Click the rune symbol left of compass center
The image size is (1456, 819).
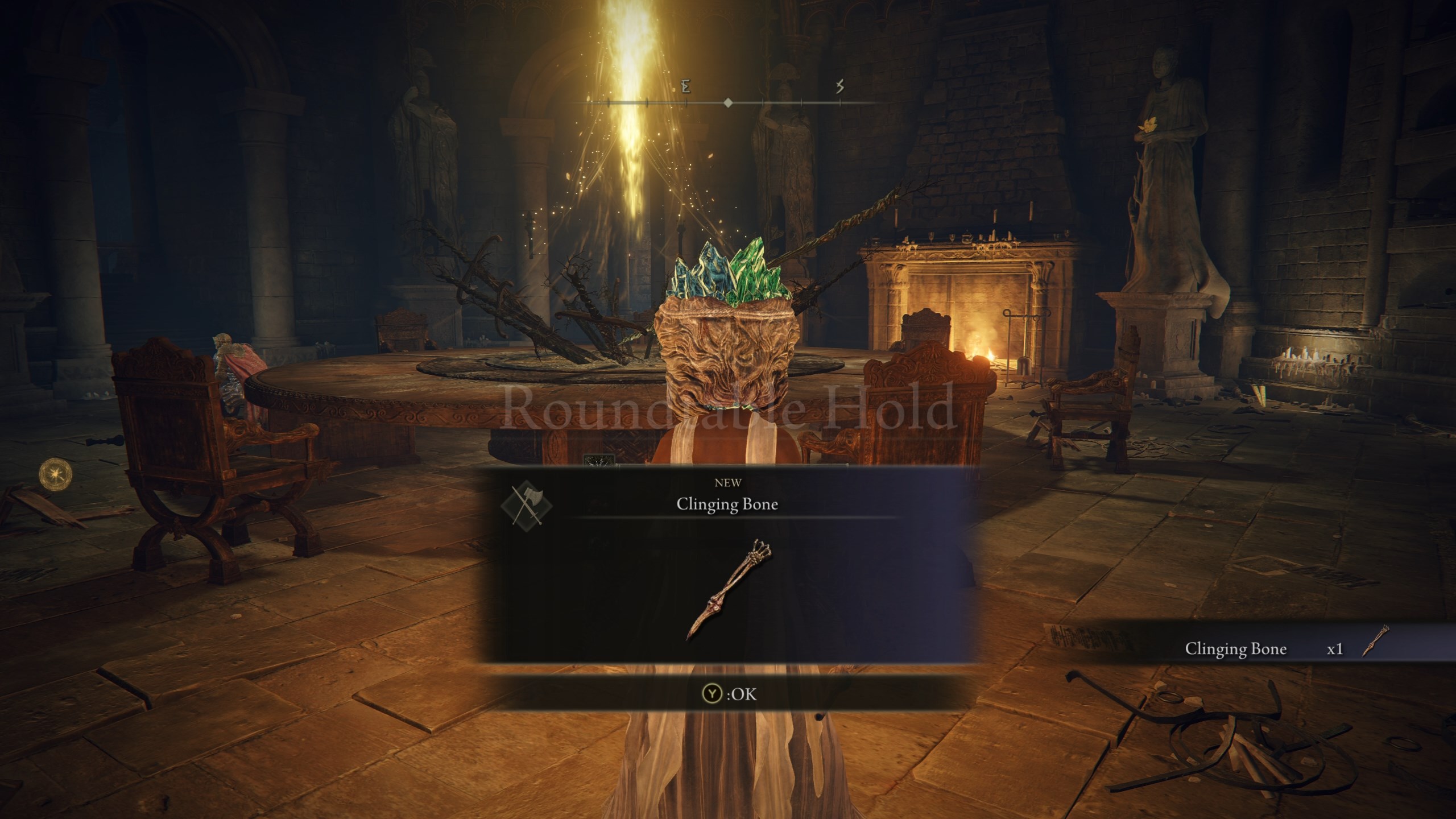685,86
